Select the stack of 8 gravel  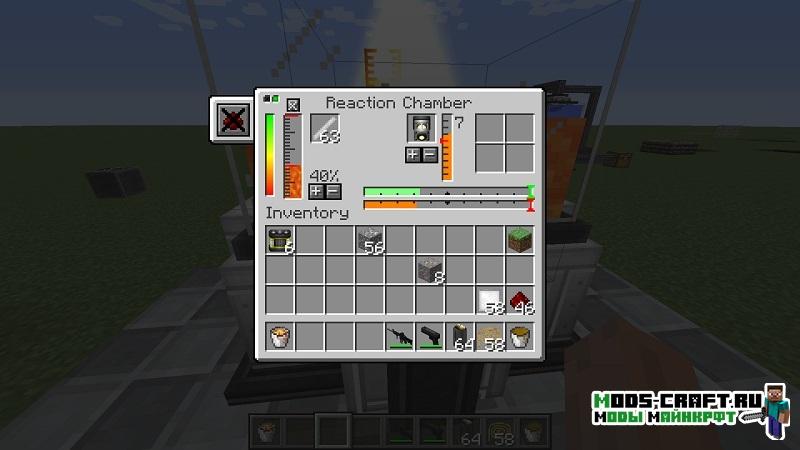pos(430,270)
